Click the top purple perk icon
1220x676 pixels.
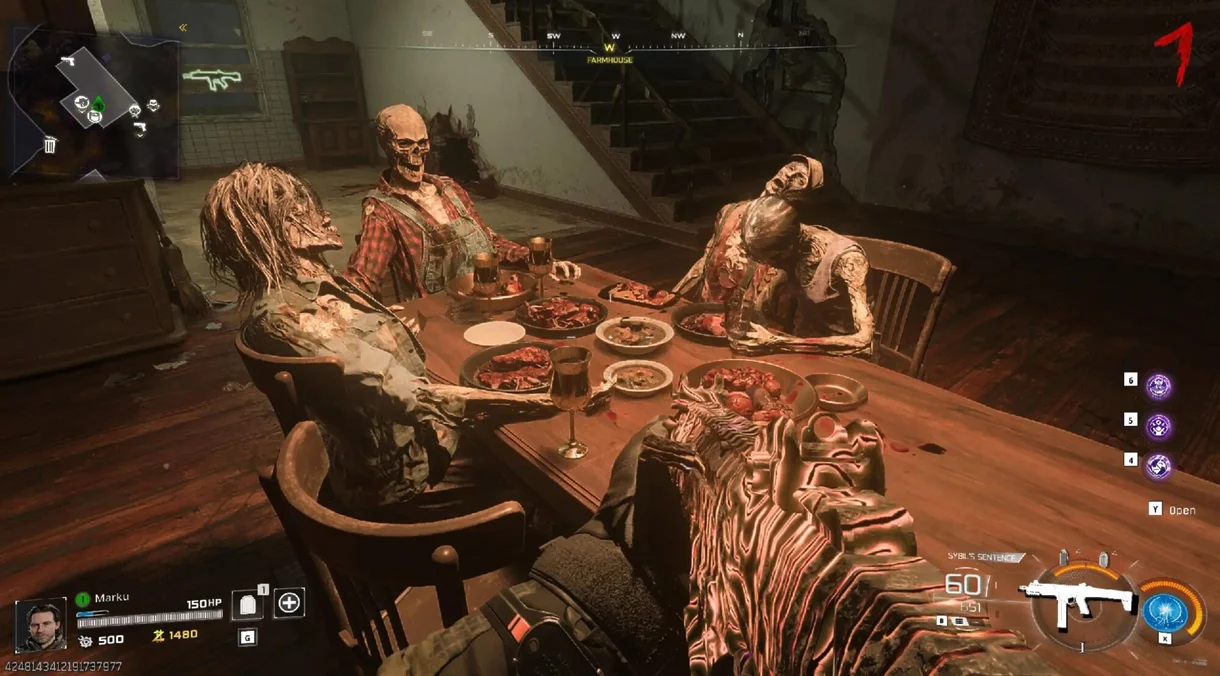(1158, 385)
